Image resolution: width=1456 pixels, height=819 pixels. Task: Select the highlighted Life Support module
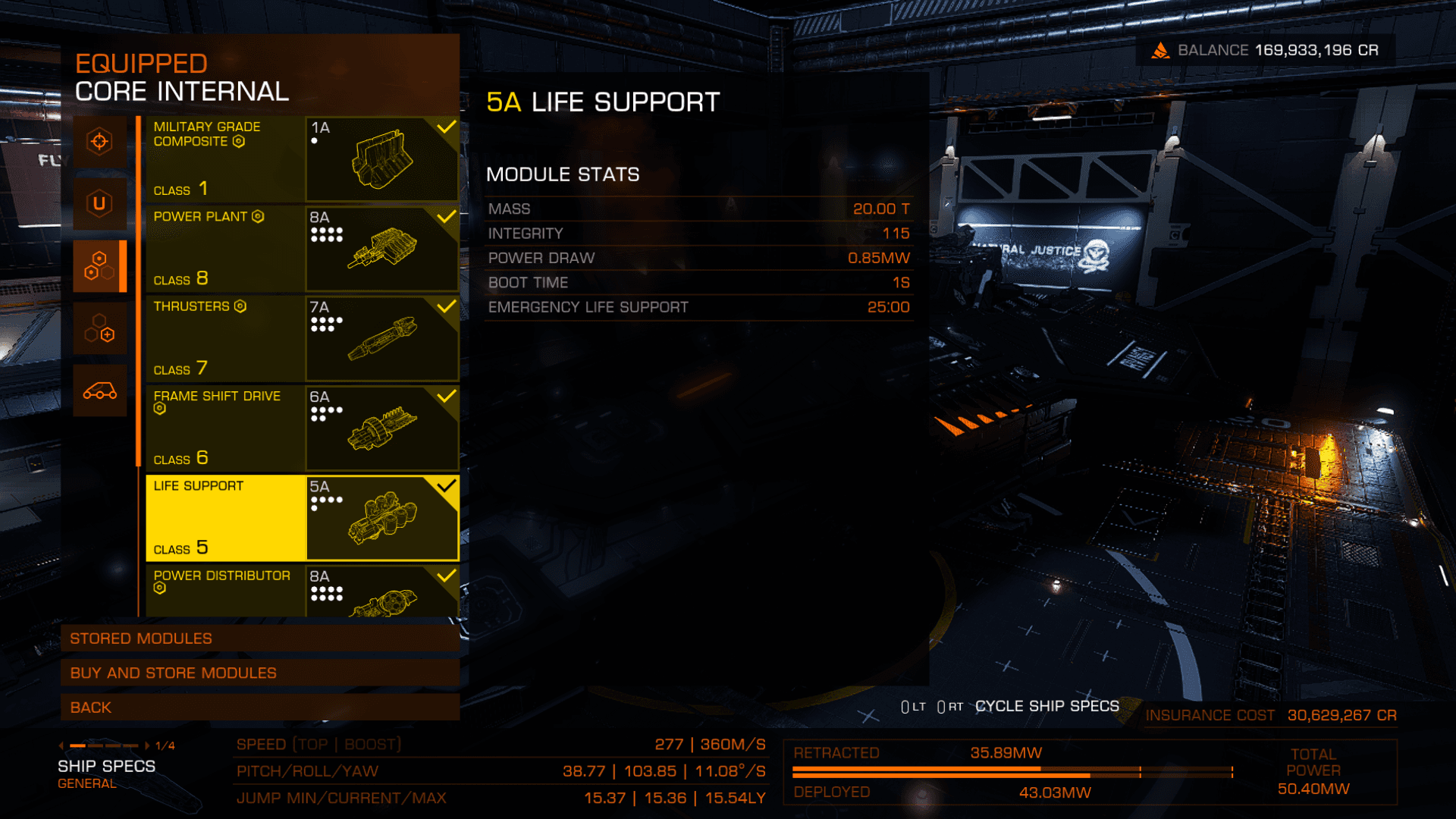(x=302, y=518)
